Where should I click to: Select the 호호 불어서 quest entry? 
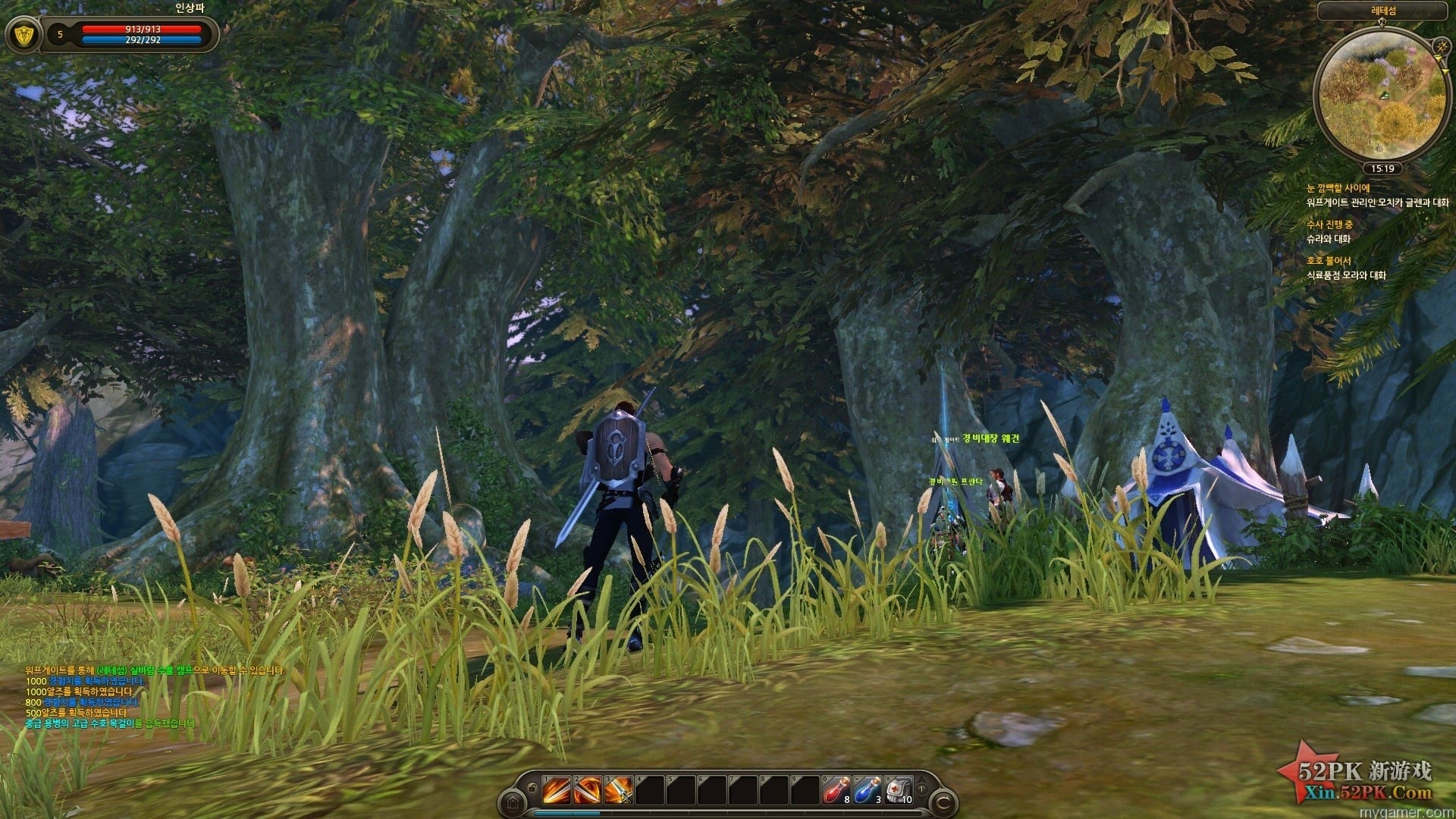(x=1328, y=261)
